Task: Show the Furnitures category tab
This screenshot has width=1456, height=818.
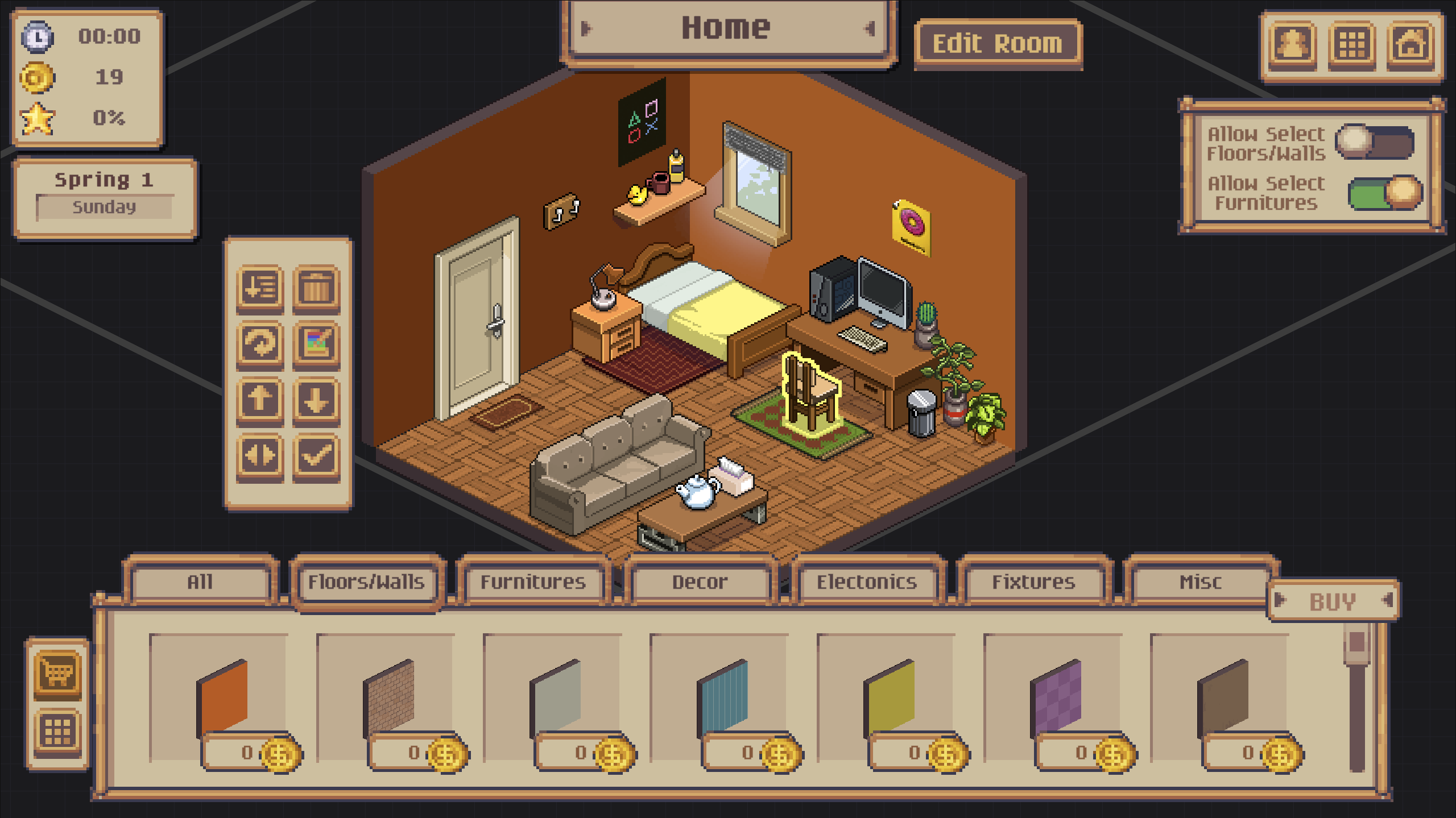Action: pyautogui.click(x=533, y=582)
